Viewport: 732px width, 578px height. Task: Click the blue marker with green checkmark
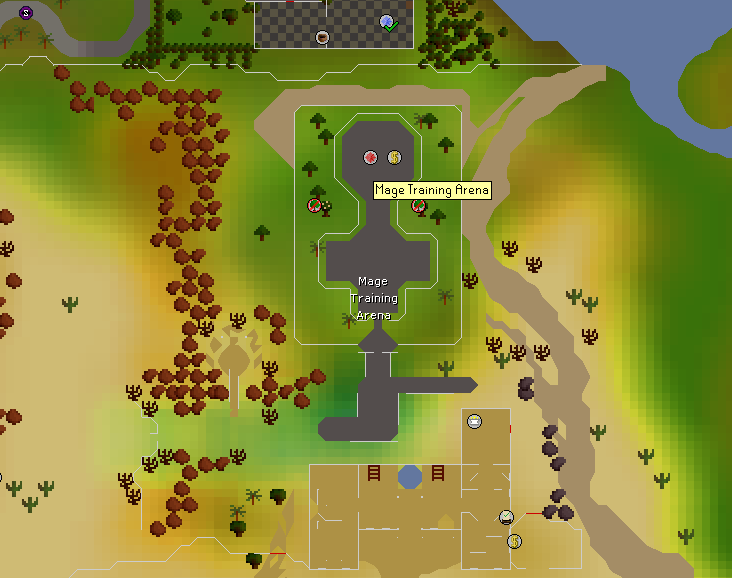[x=388, y=22]
